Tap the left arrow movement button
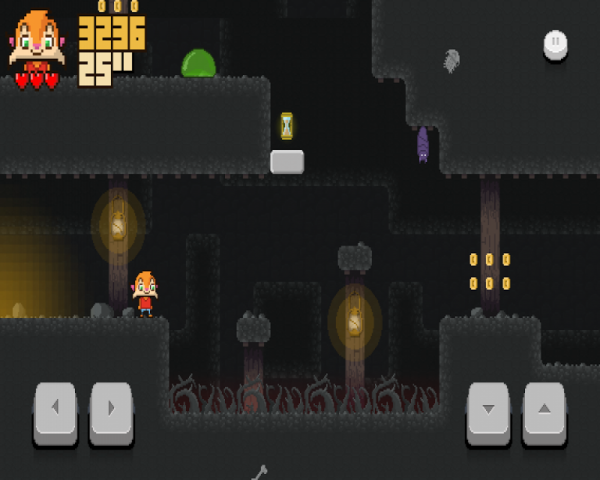Image resolution: width=600 pixels, height=480 pixels. (55, 410)
